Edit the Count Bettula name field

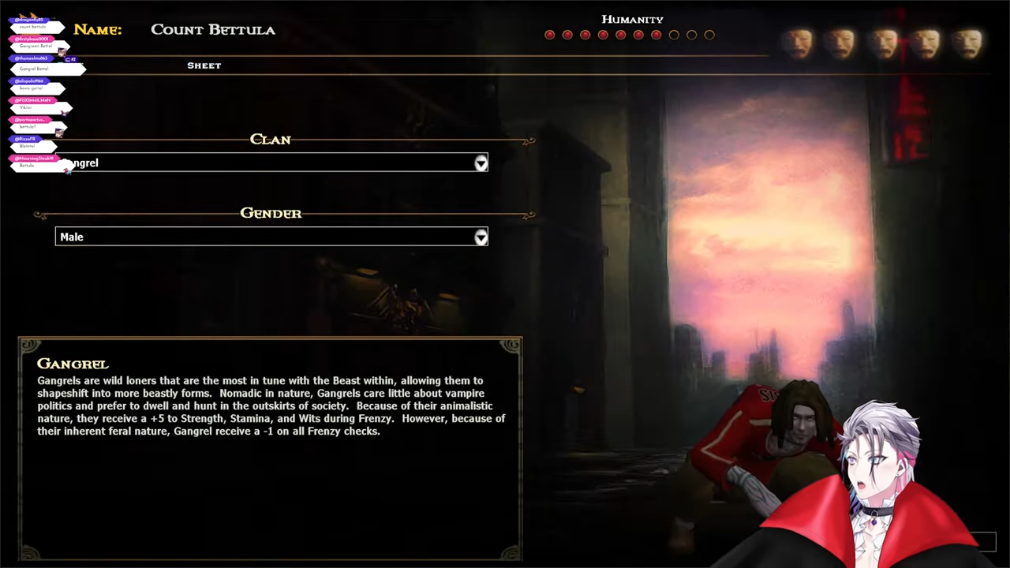point(213,30)
